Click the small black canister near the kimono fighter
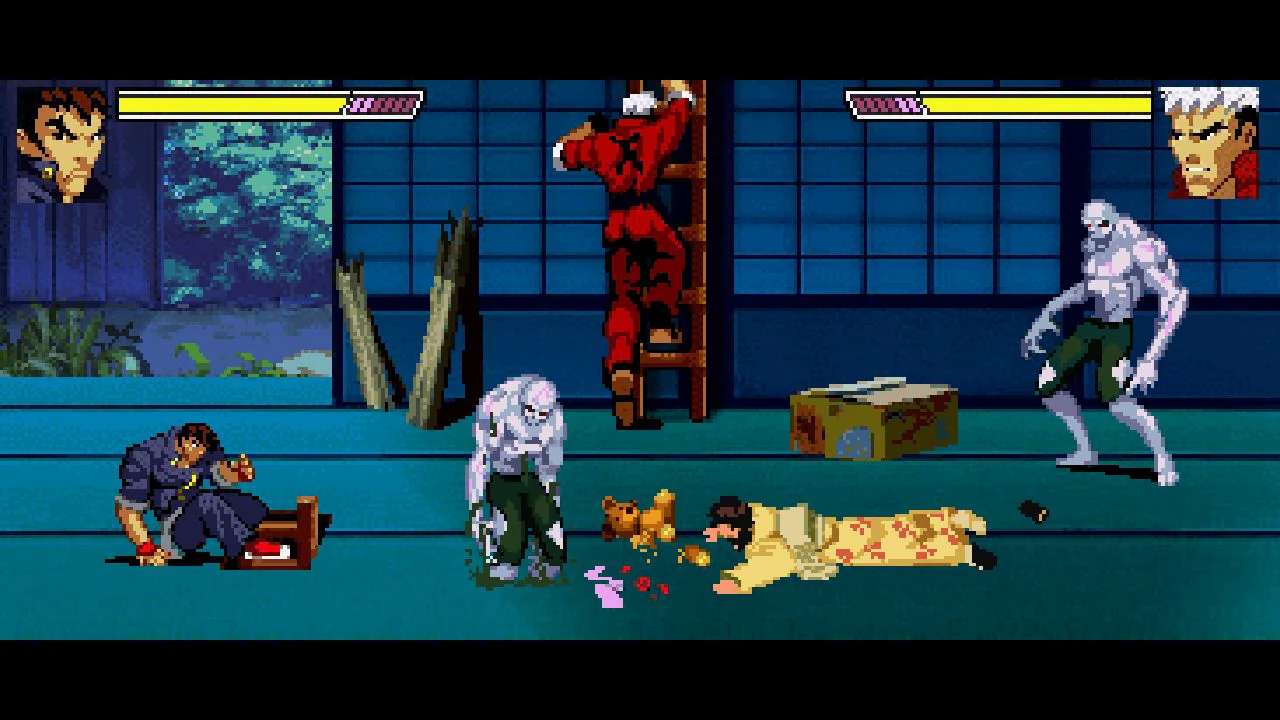This screenshot has width=1280, height=720. pyautogui.click(x=1030, y=510)
